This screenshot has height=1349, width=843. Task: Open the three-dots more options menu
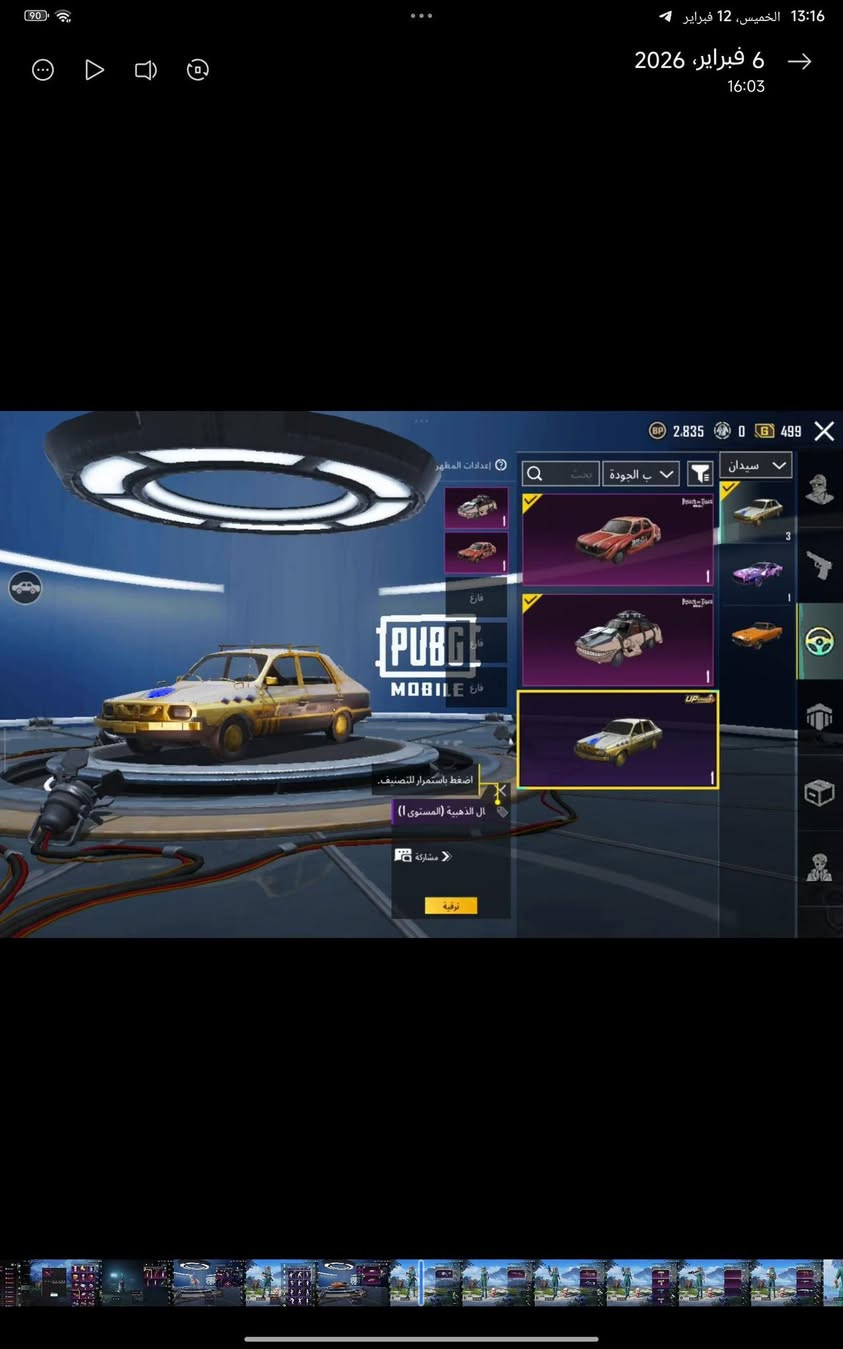[43, 70]
